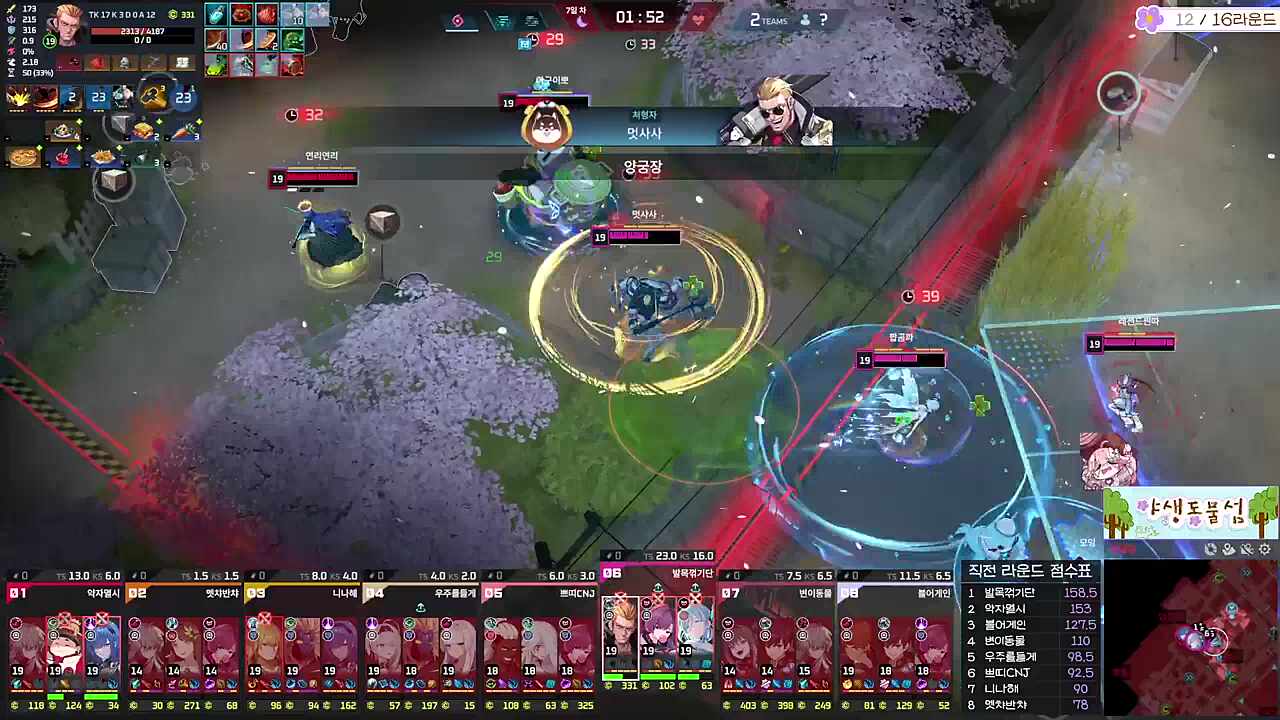Viewport: 1280px width, 720px height.
Task: Open the minimap settings gear
Action: (1265, 549)
